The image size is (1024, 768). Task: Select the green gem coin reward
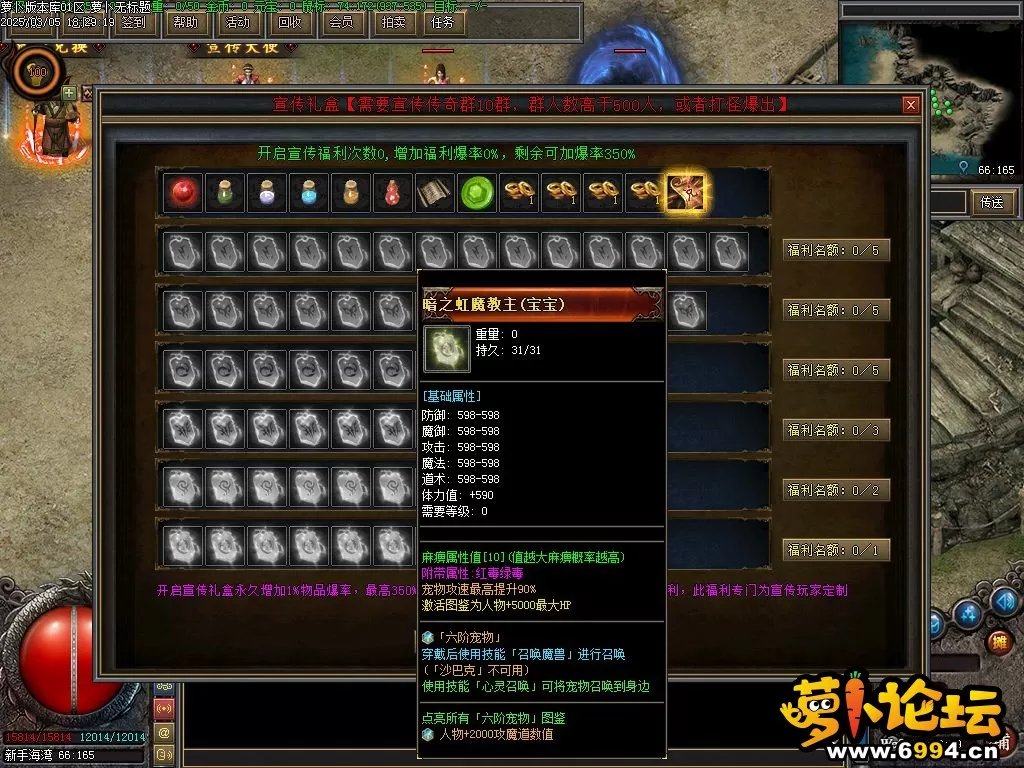(477, 193)
